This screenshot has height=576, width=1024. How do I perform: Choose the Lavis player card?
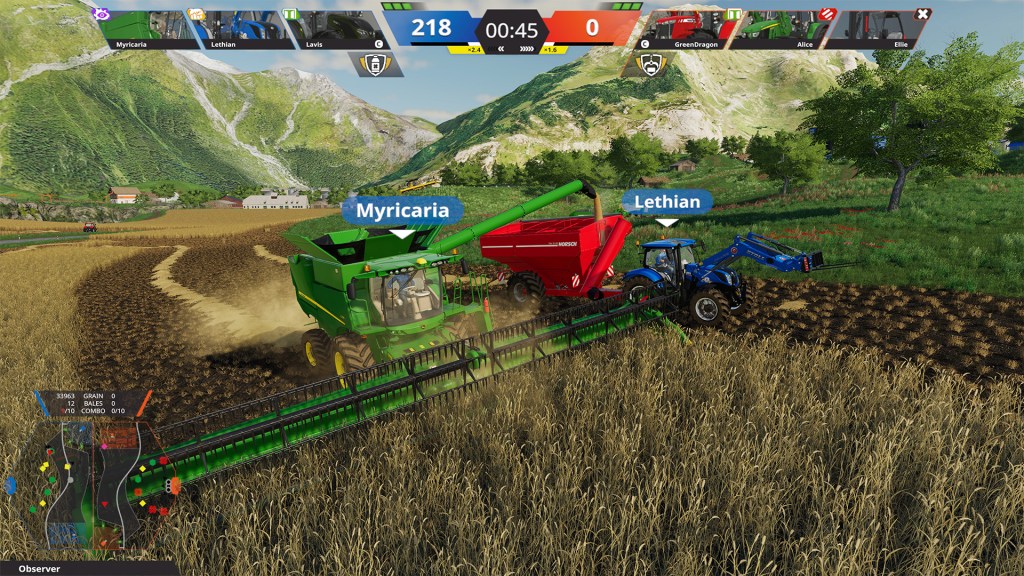point(335,30)
